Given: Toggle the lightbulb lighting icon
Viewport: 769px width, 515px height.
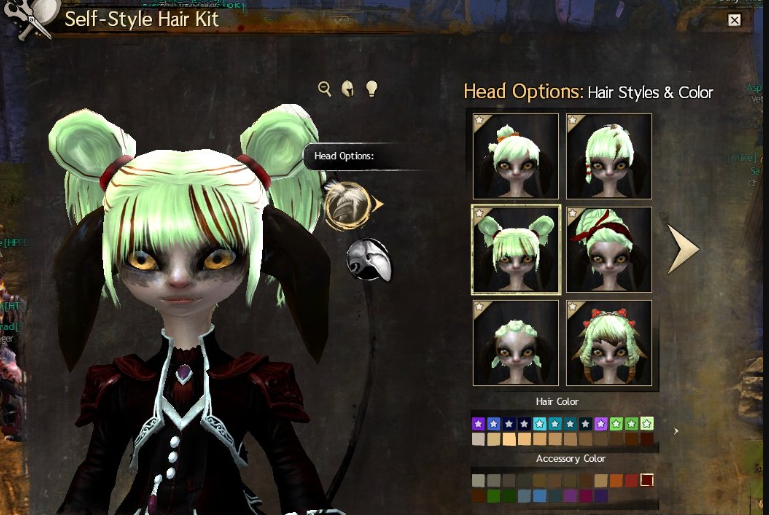Looking at the screenshot, I should [371, 89].
